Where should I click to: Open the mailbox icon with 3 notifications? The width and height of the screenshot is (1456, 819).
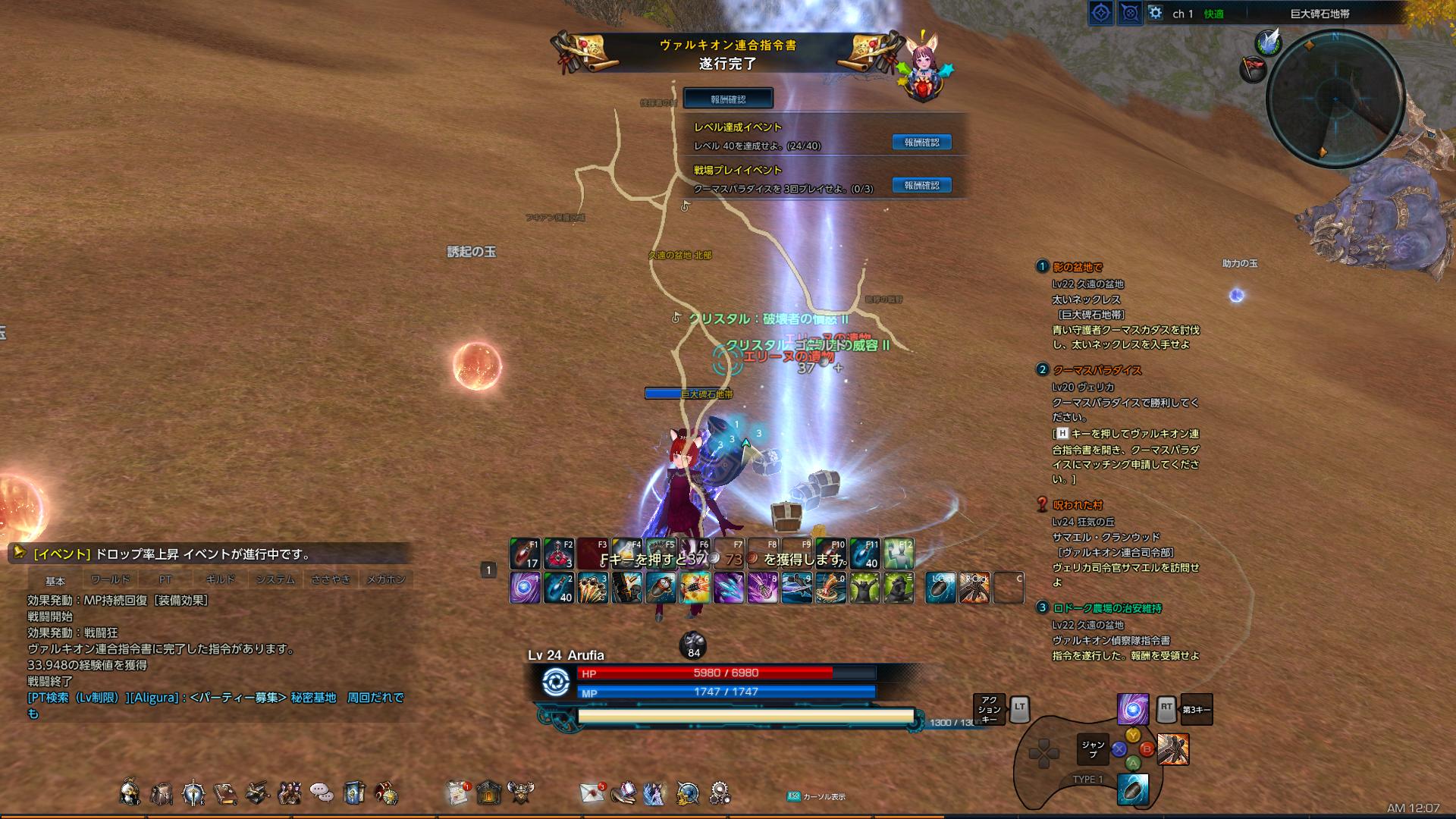coord(591,793)
